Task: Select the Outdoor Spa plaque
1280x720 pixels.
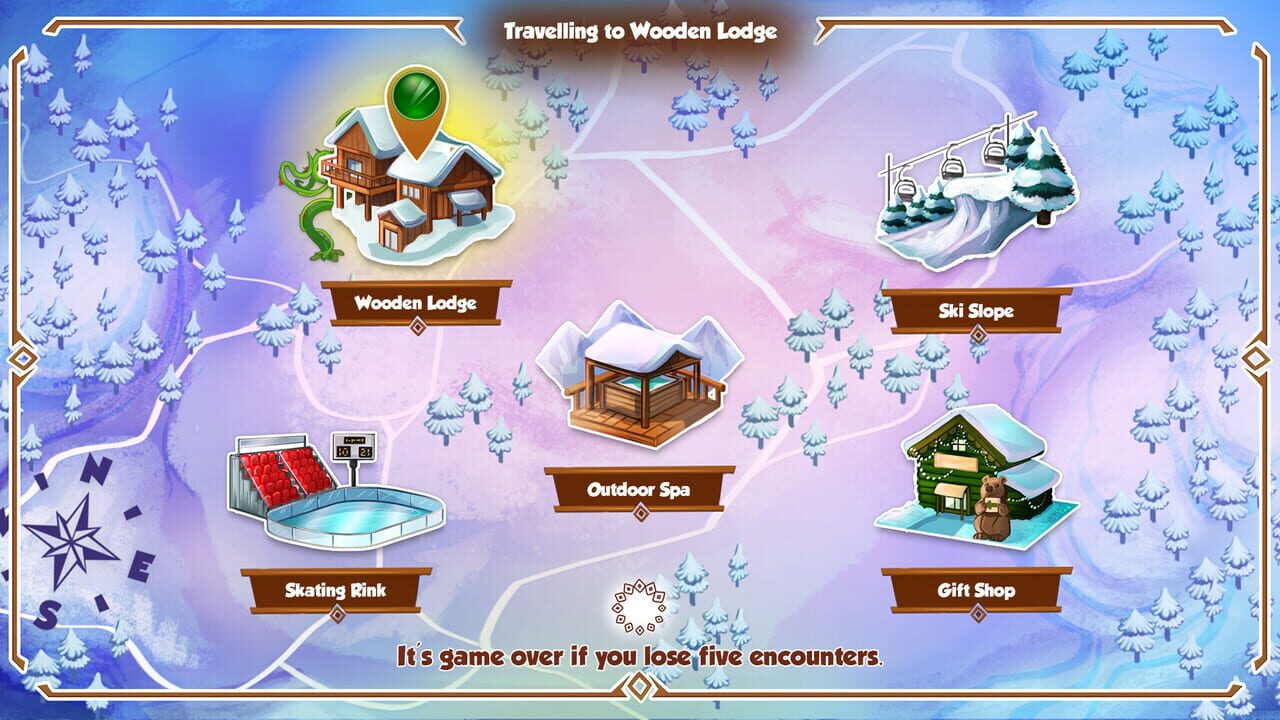Action: click(x=640, y=488)
